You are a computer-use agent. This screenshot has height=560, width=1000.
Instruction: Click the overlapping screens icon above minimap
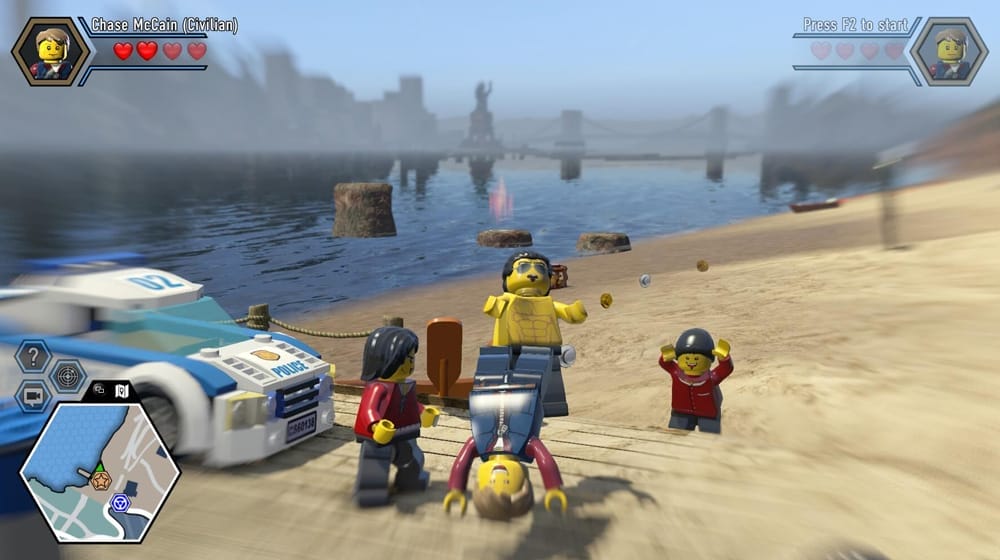(x=99, y=390)
